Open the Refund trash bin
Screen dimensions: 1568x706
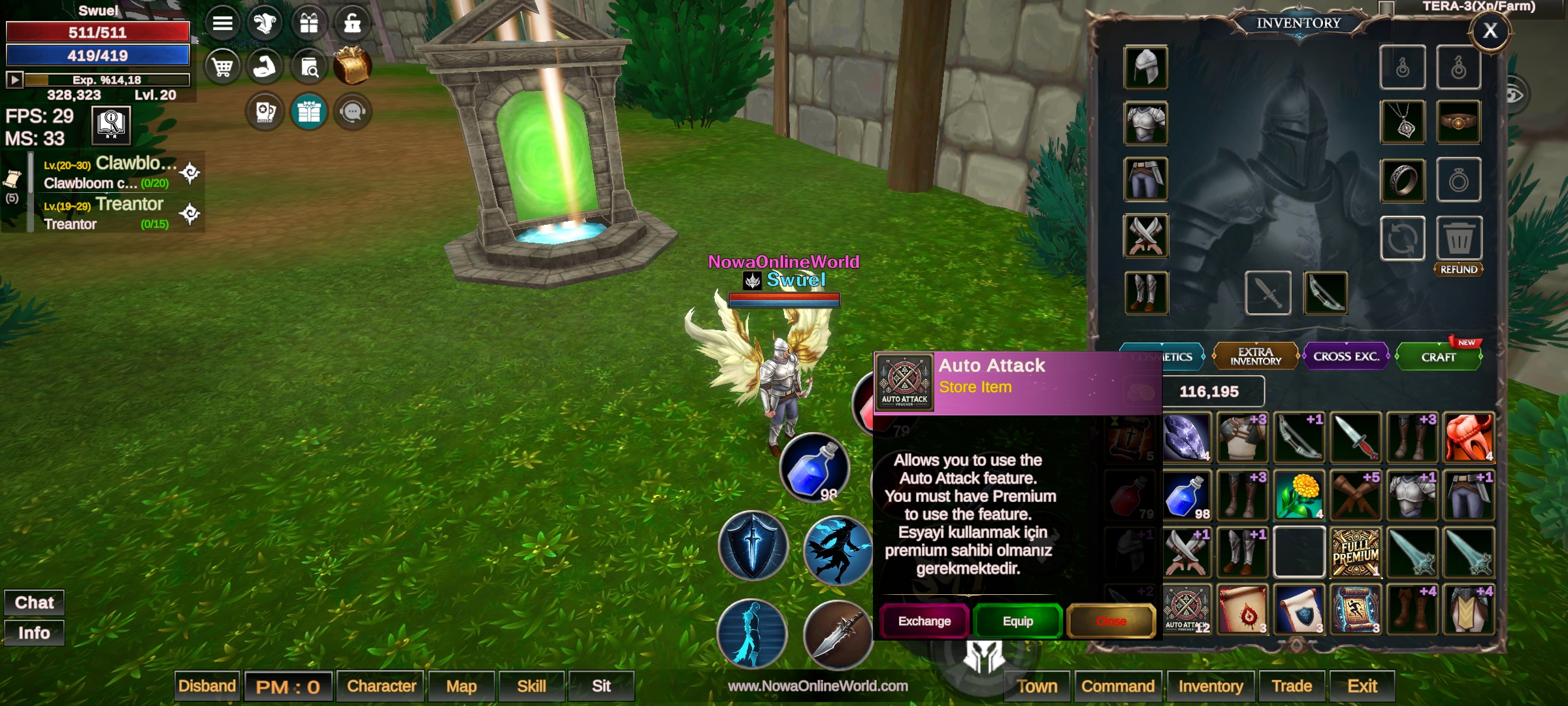point(1458,239)
